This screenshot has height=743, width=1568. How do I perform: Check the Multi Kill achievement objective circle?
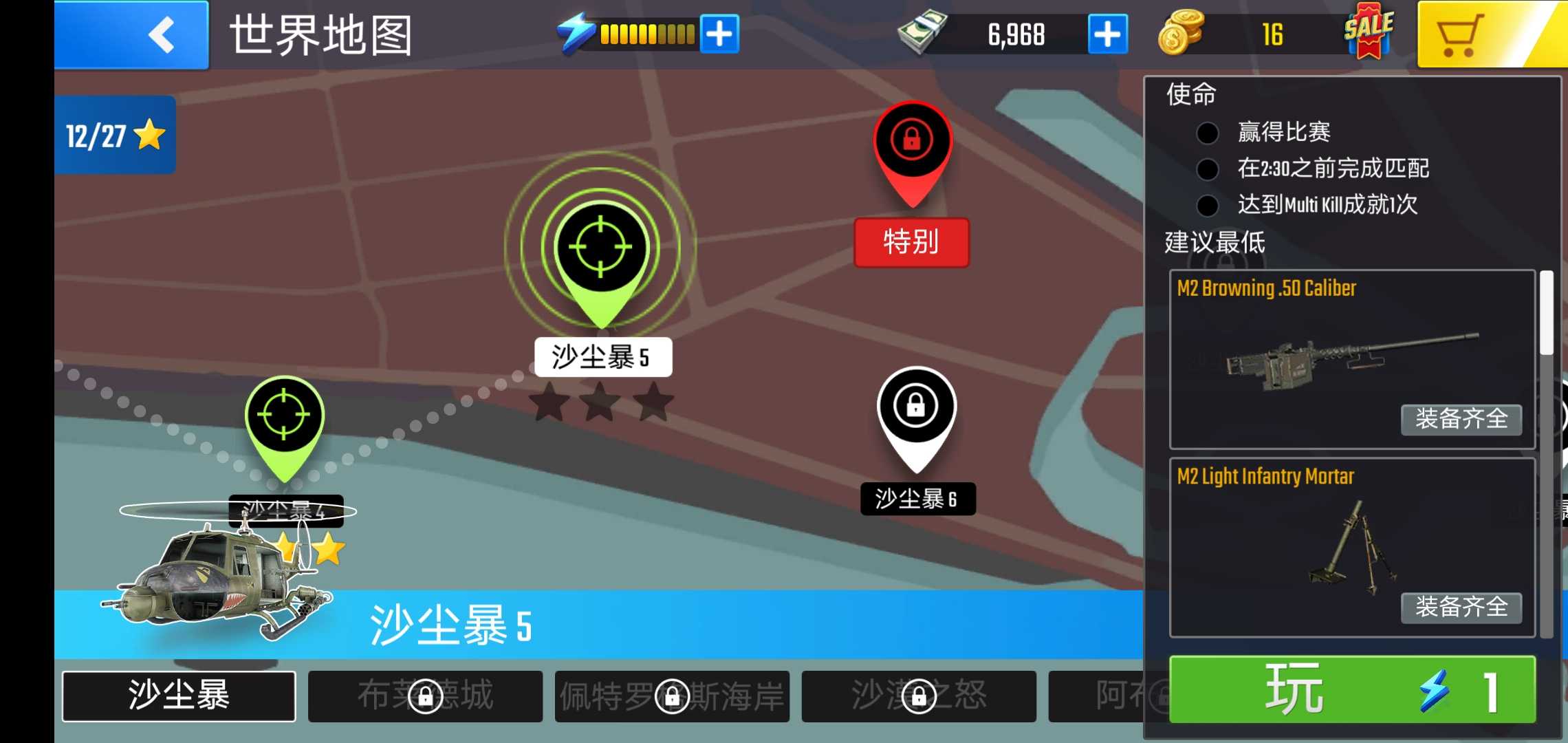[x=1207, y=205]
